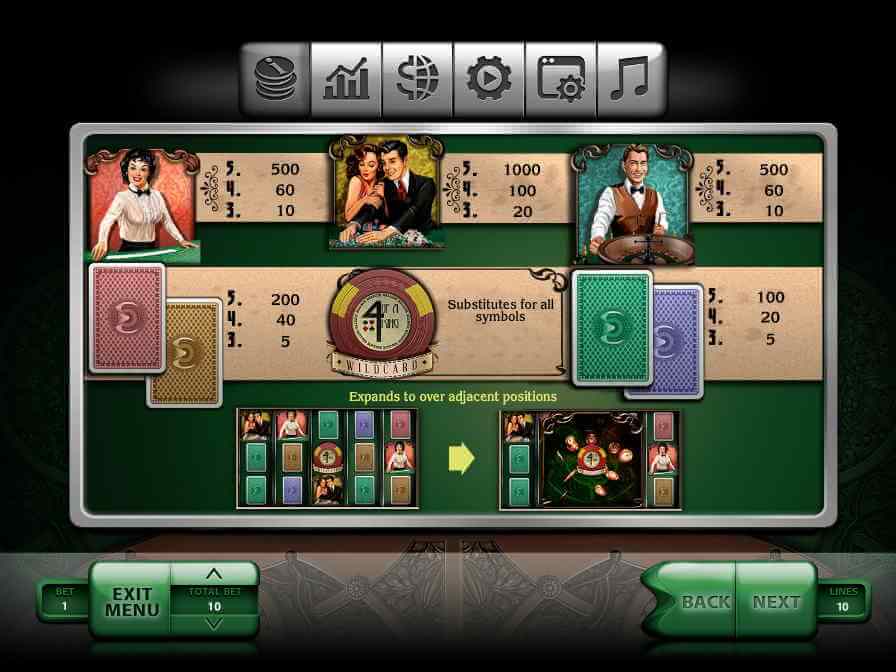Go to the previous page with Back

click(702, 601)
